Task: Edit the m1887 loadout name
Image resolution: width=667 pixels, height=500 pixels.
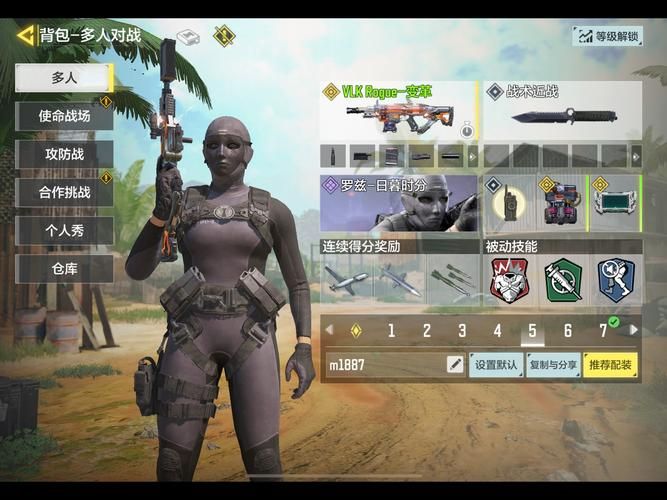Action: (x=455, y=365)
